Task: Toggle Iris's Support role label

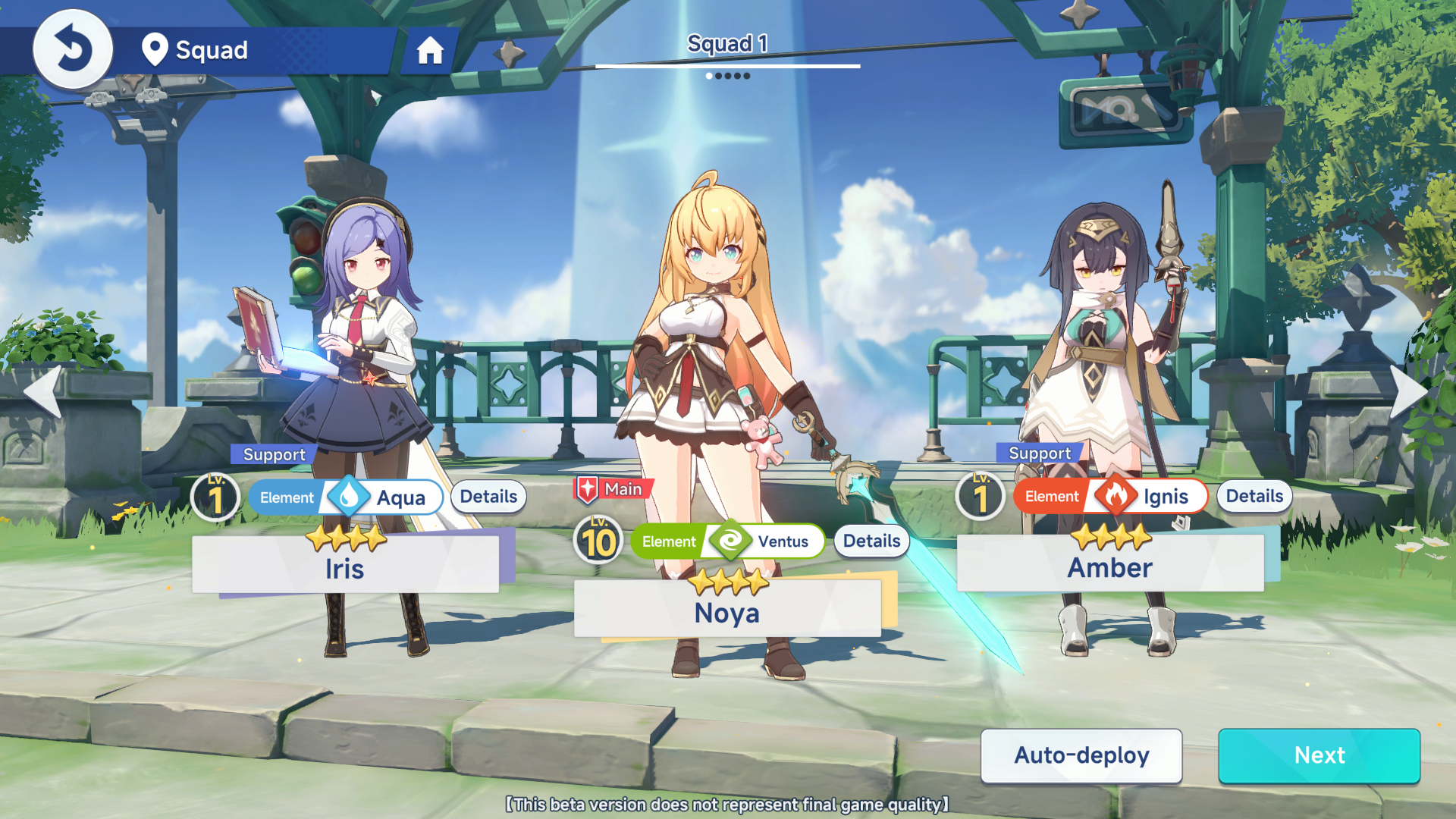Action: pyautogui.click(x=273, y=454)
